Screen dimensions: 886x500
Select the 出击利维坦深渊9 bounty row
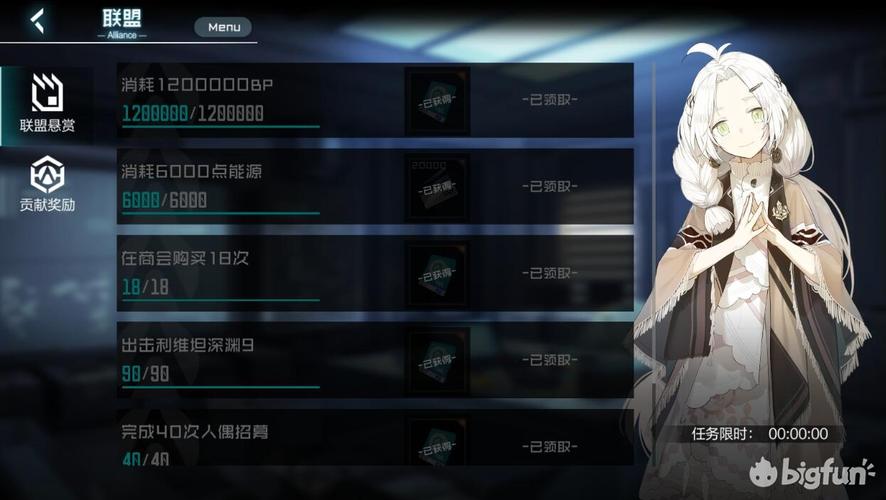pos(260,360)
